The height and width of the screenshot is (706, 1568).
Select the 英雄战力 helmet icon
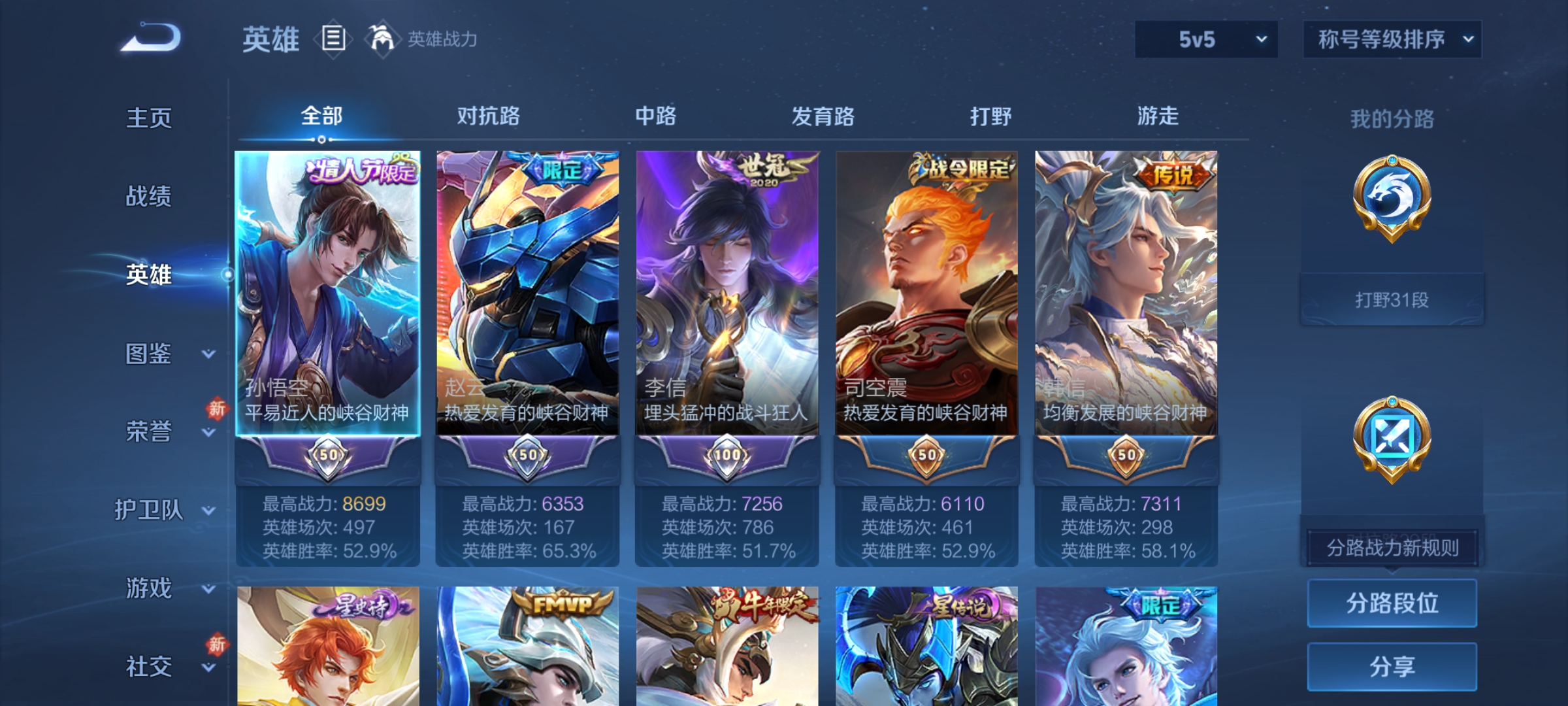(382, 39)
